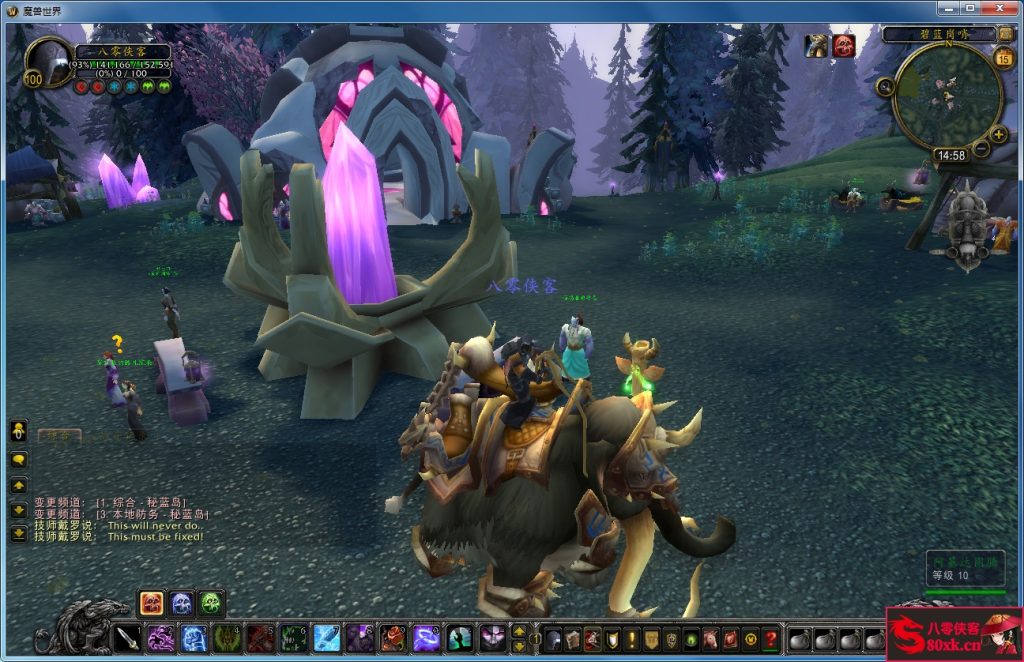Open the character info helmet micro button
The height and width of the screenshot is (662, 1024).
(553, 638)
